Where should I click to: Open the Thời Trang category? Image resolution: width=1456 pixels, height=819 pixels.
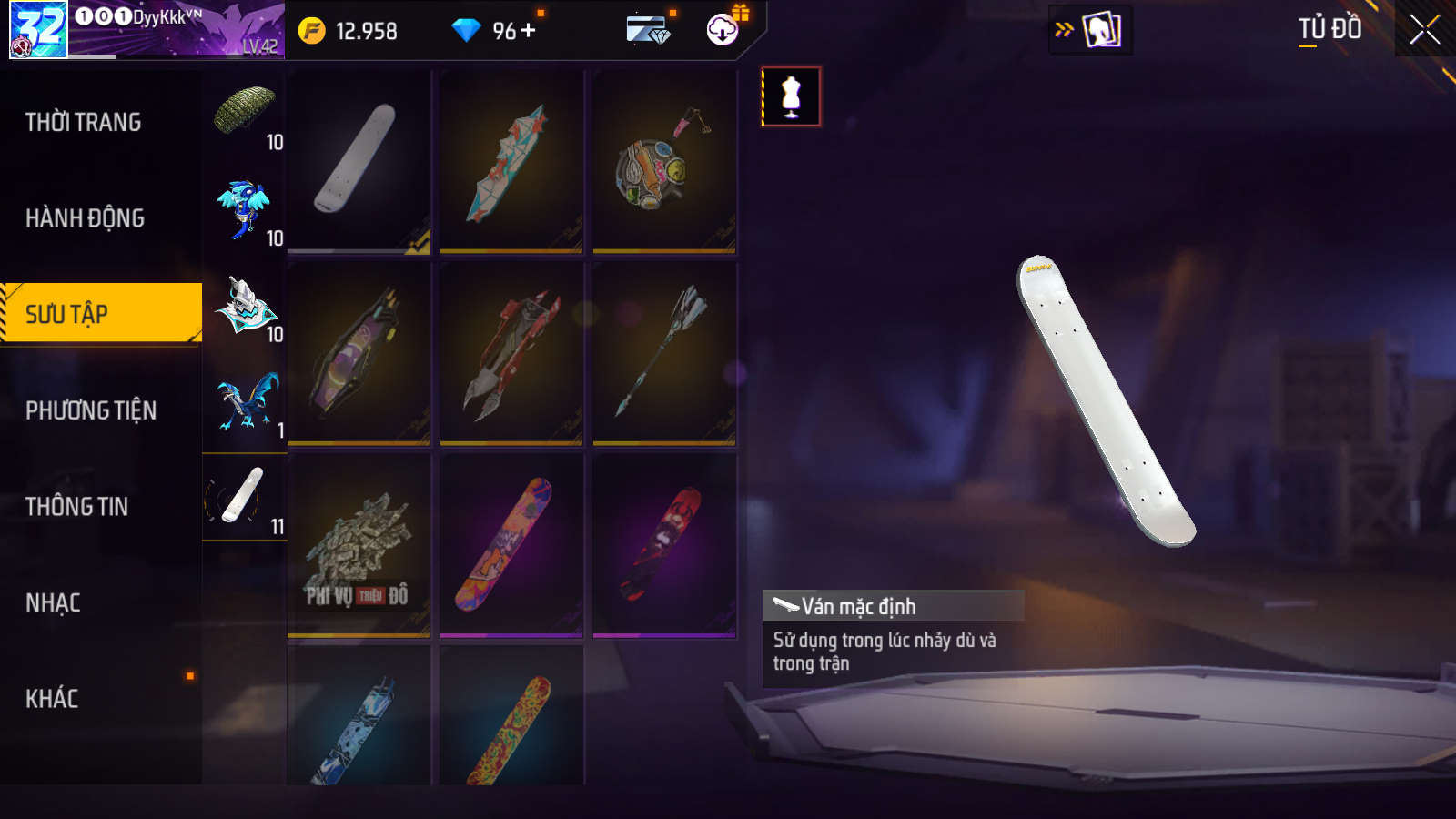point(84,122)
